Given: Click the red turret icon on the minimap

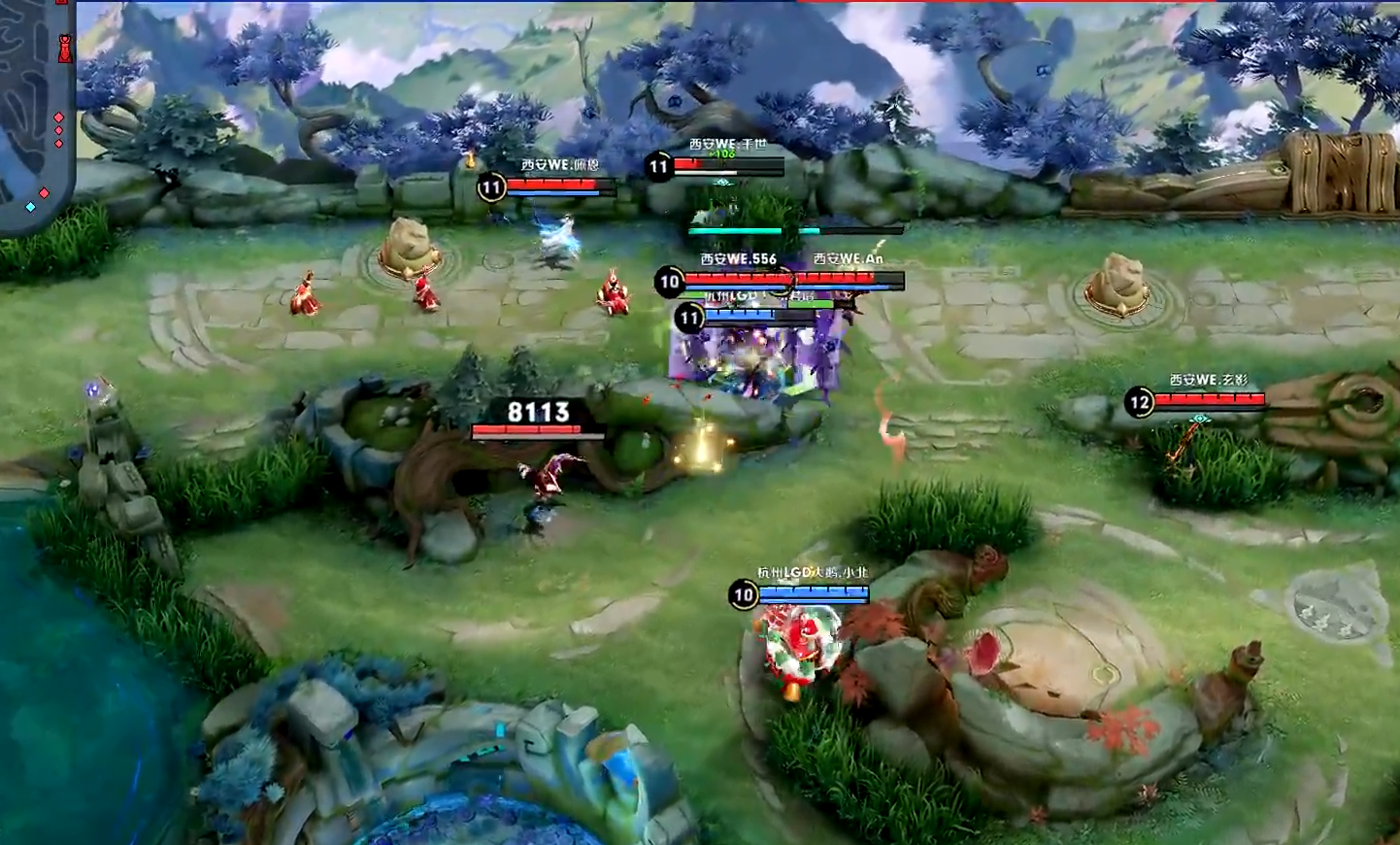Looking at the screenshot, I should 64,49.
